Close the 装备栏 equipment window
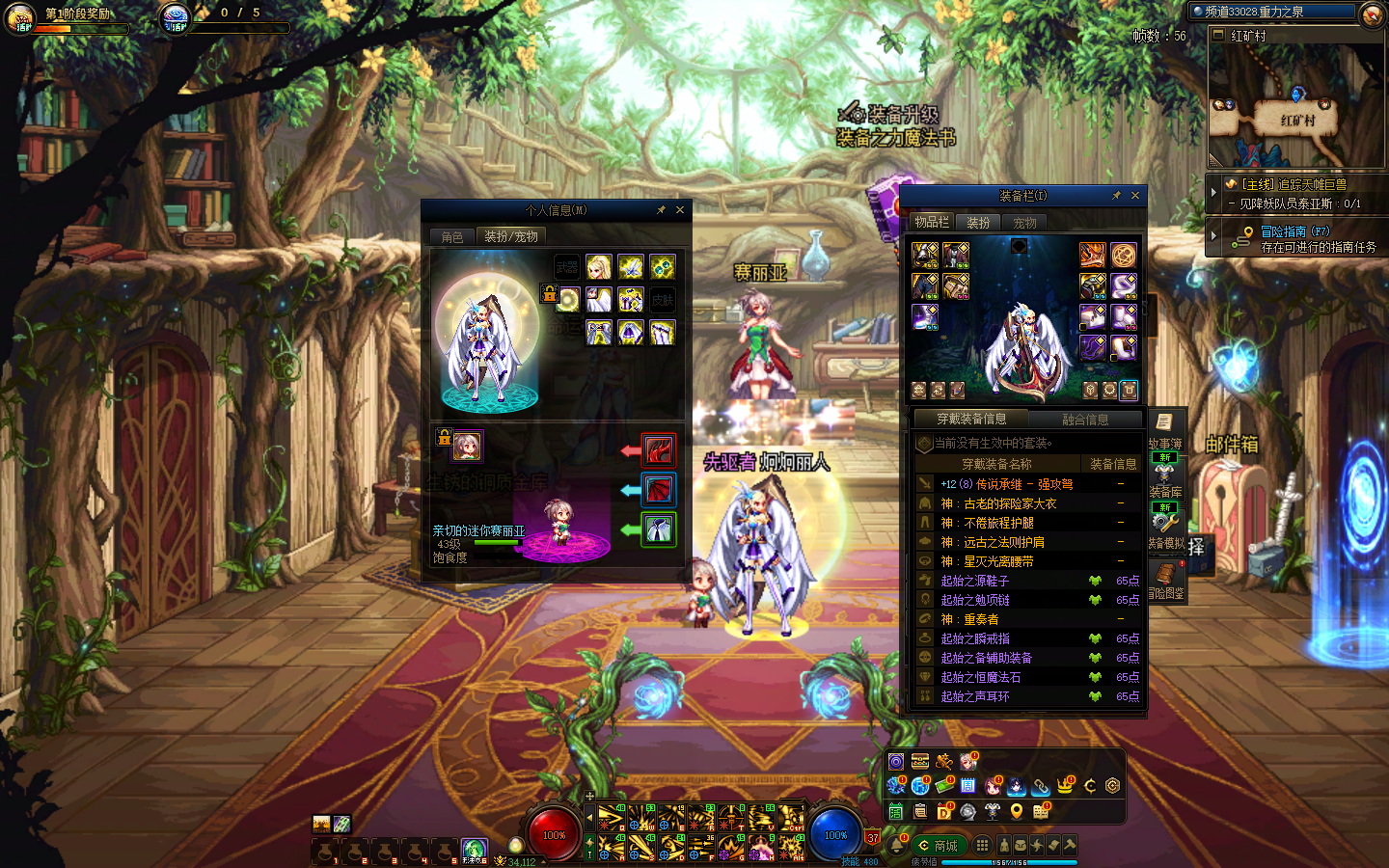 [1135, 196]
